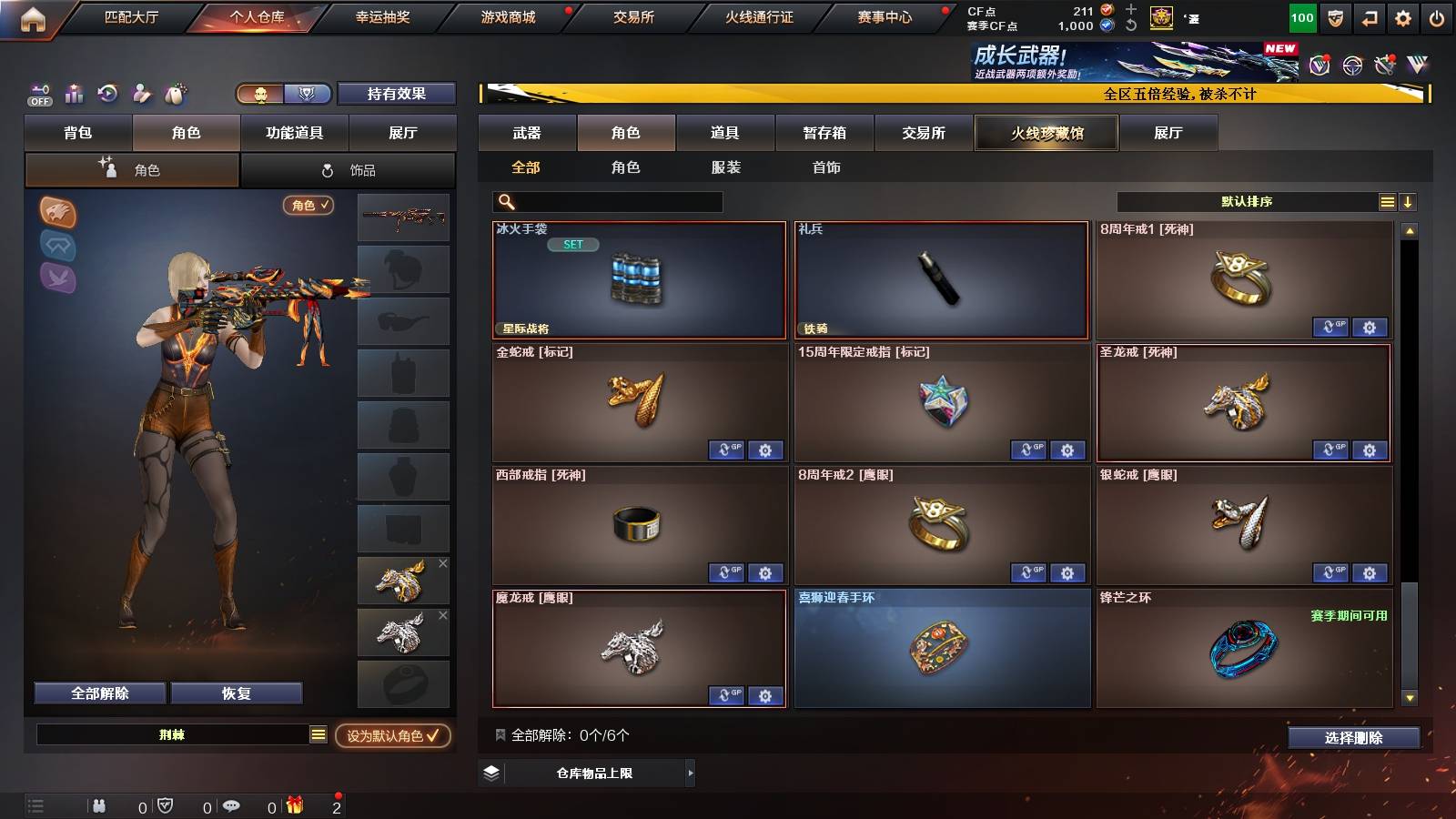Open the friends list icon at bottom
Screen dimensions: 1456x819
point(97,805)
